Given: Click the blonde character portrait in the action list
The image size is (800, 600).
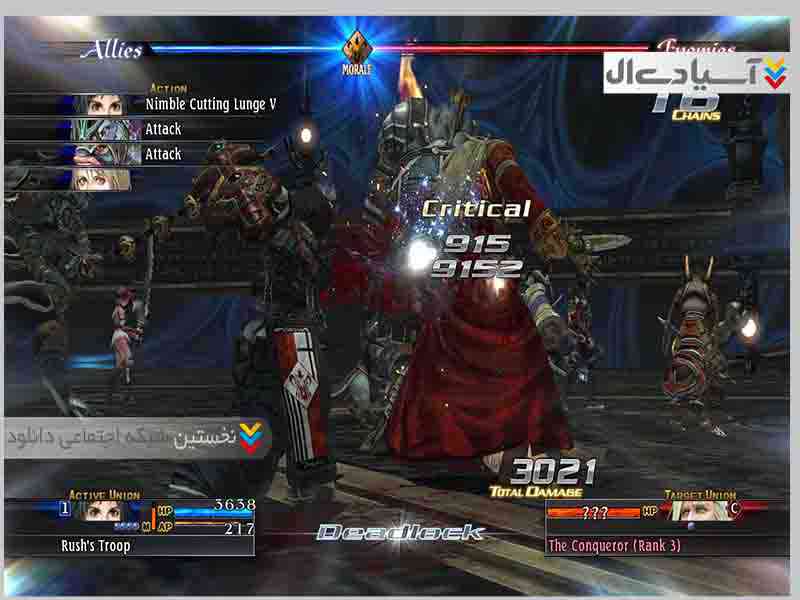Looking at the screenshot, I should (101, 180).
